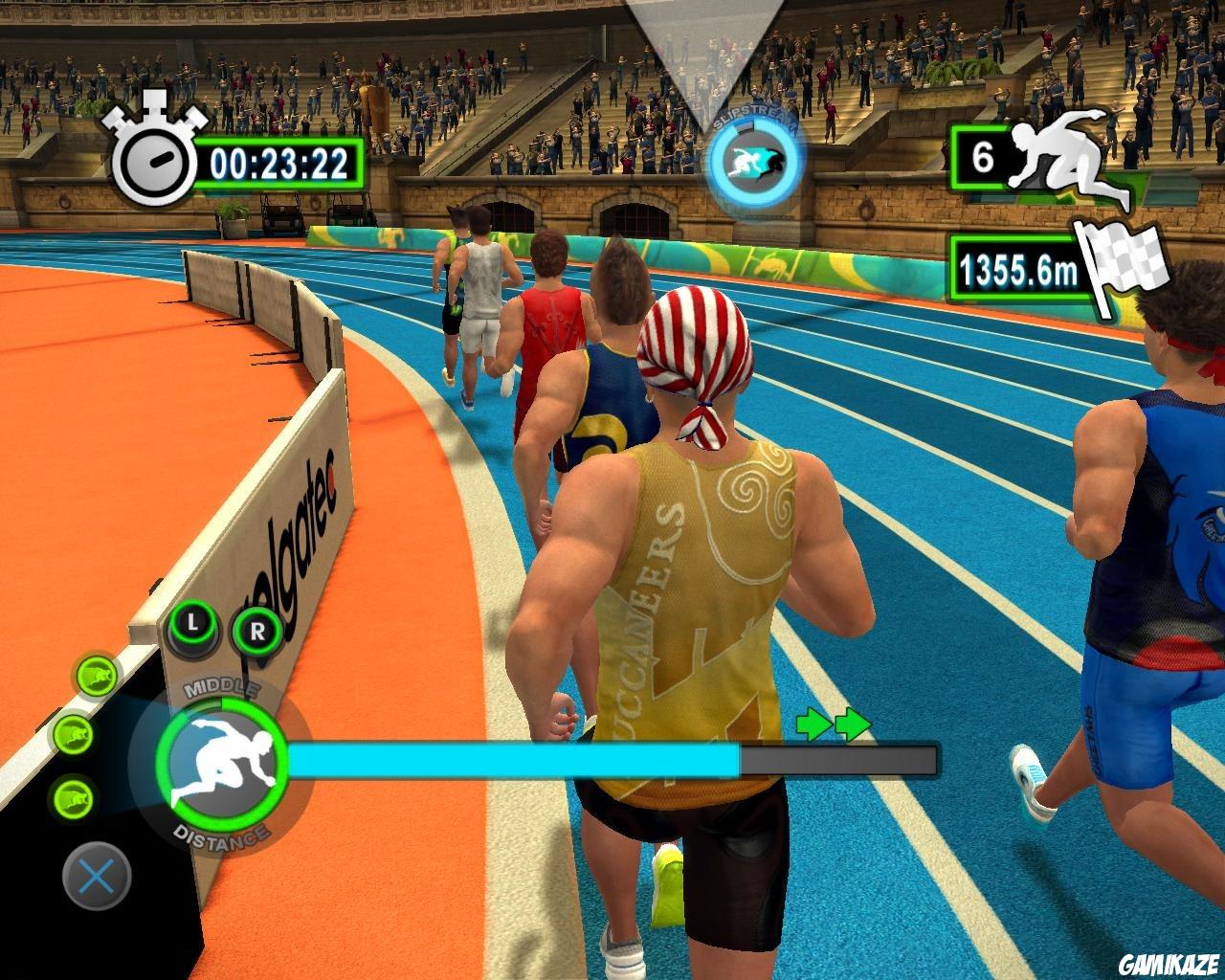1225x980 pixels.
Task: Open the position counter showing 6
Action: coord(981,158)
